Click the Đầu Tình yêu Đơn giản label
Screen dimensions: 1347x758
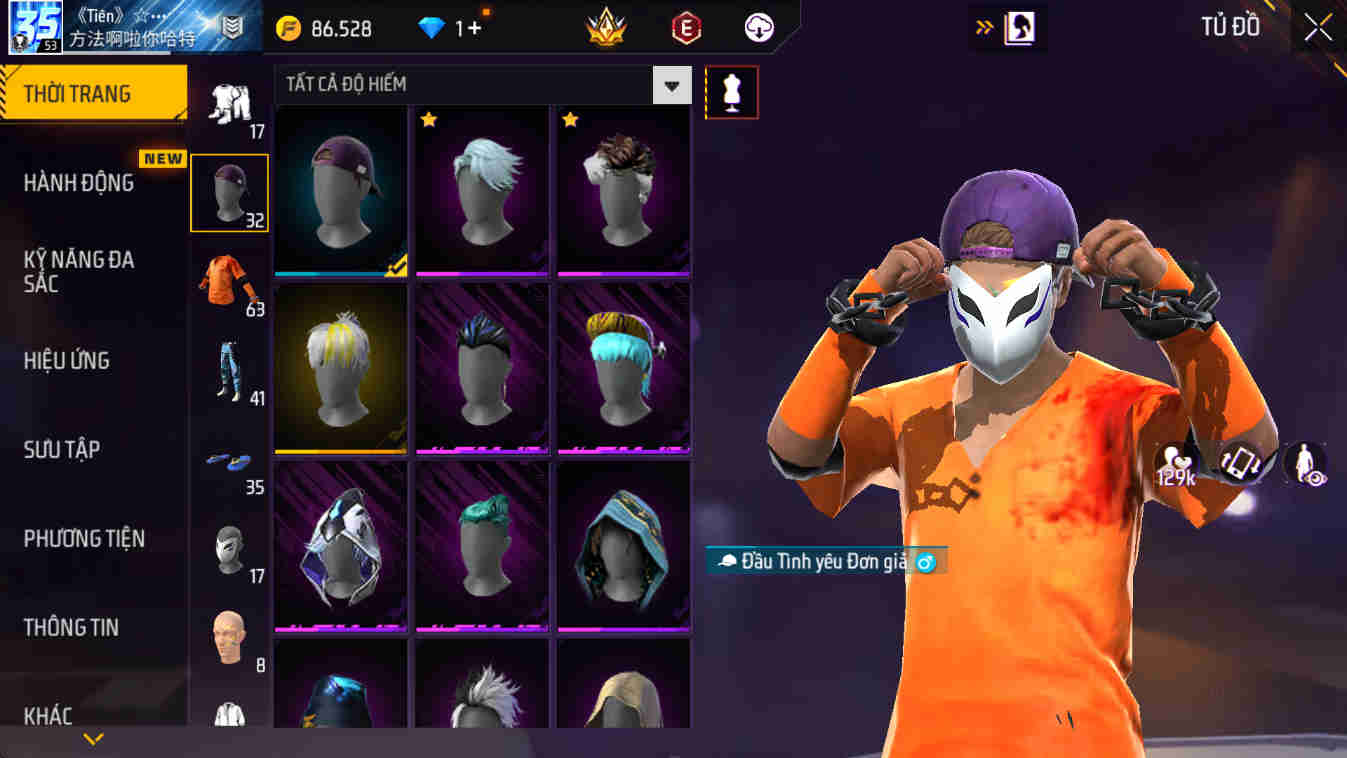[x=822, y=562]
